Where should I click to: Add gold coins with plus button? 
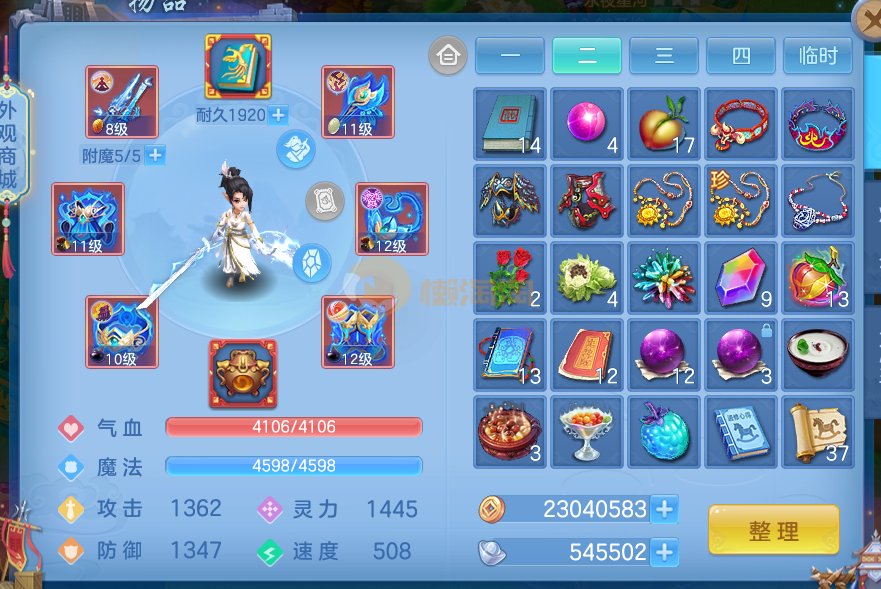pyautogui.click(x=664, y=509)
